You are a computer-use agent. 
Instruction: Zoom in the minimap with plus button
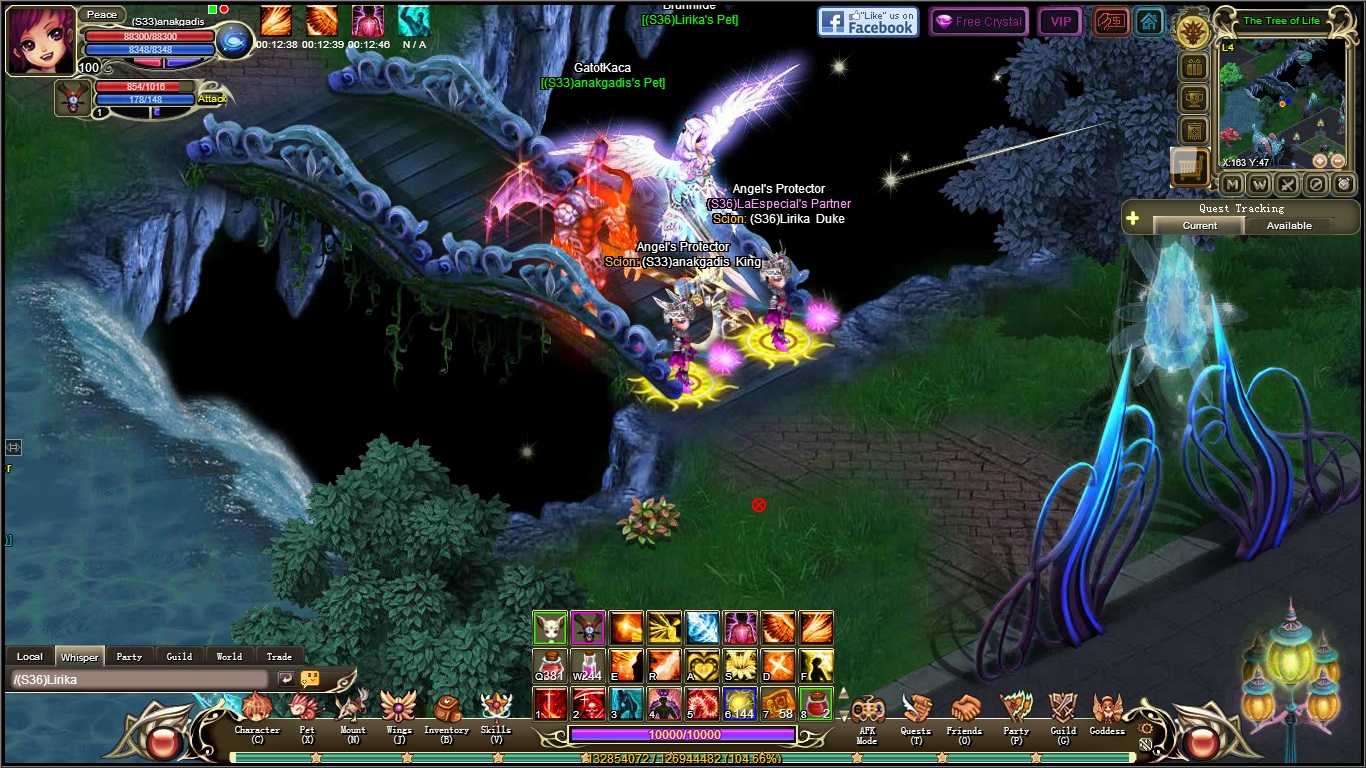coord(1320,161)
